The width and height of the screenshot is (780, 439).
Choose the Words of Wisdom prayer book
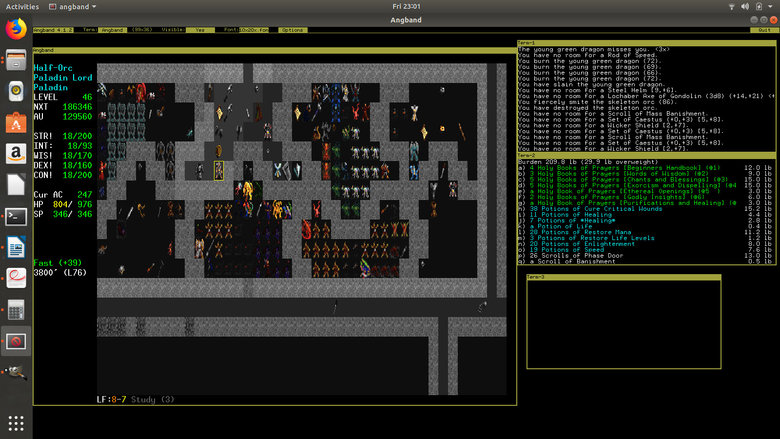(620, 173)
